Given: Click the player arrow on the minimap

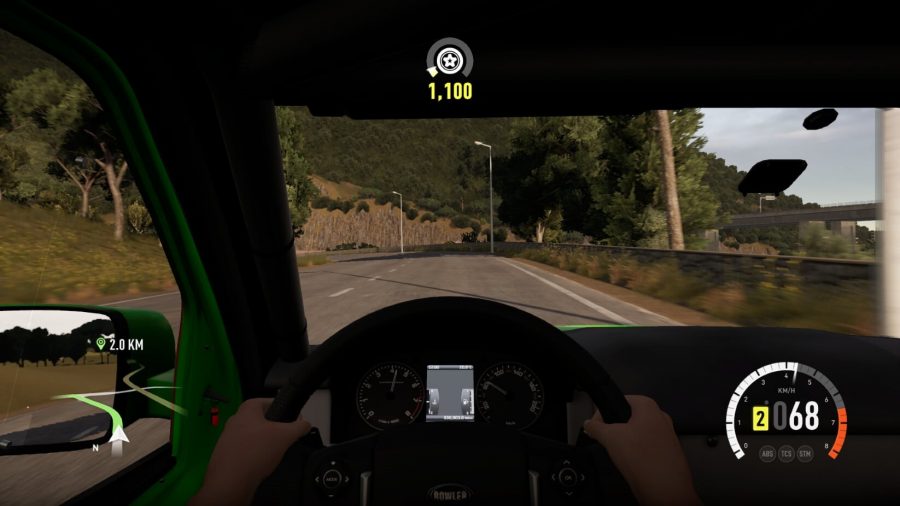Looking at the screenshot, I should [122, 436].
